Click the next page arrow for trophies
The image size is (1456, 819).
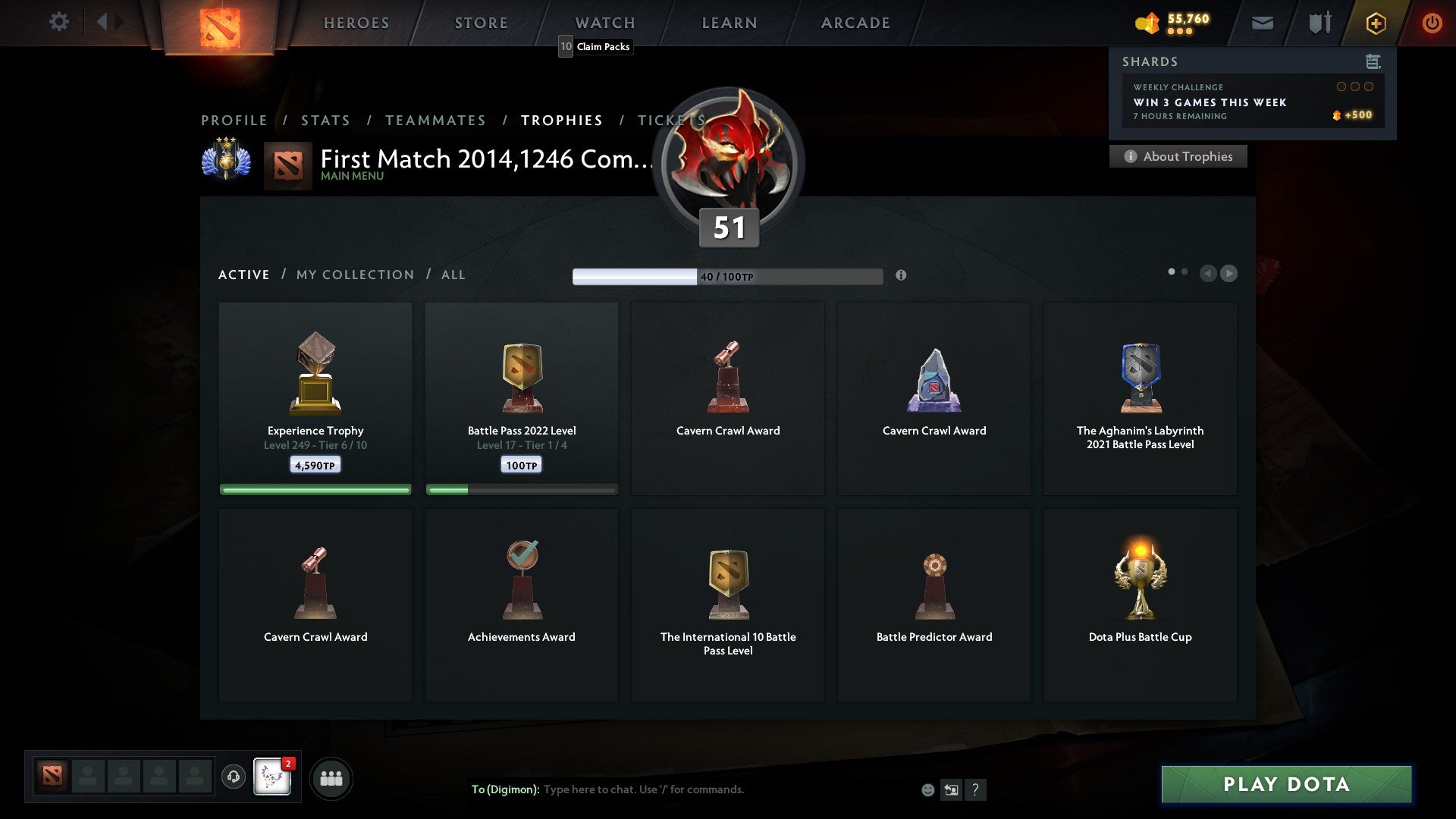pos(1229,274)
